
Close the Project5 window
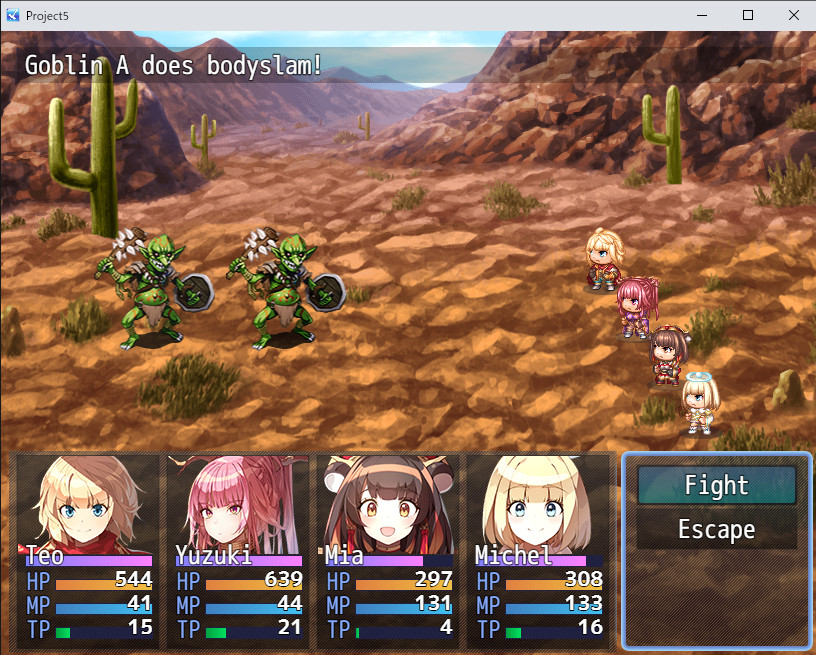(793, 16)
